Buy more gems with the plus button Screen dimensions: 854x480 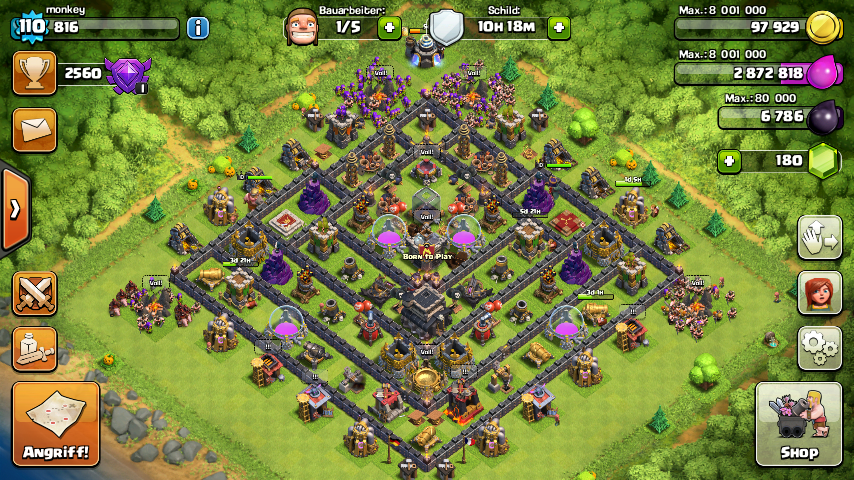point(729,160)
